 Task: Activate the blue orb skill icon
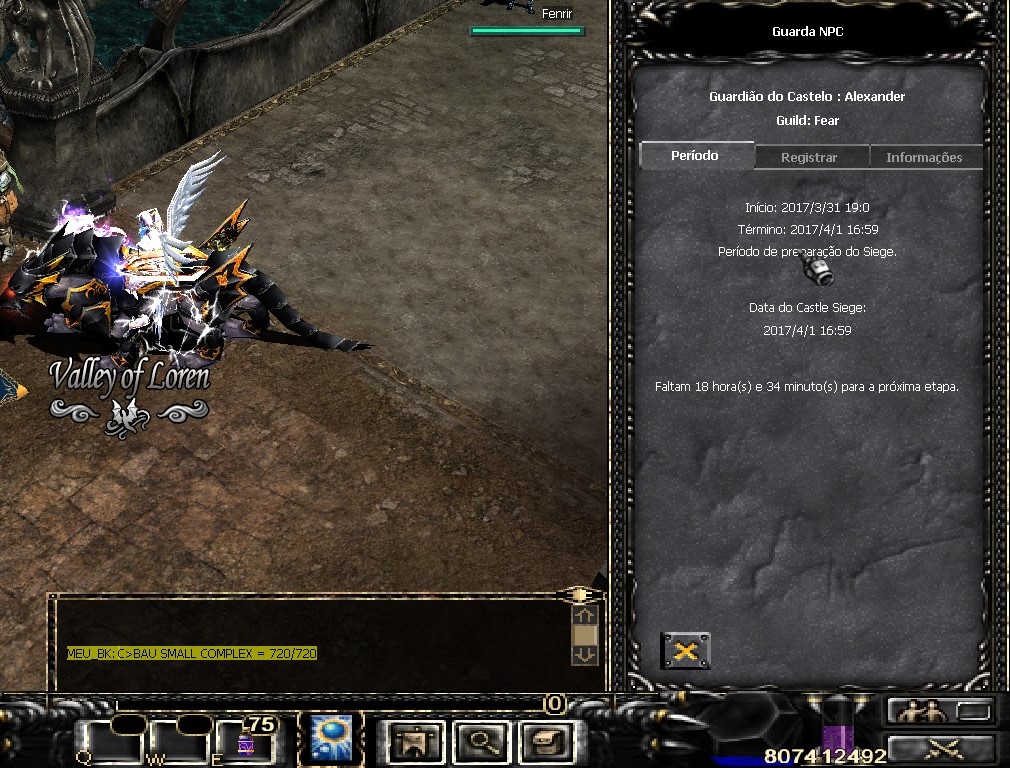(328, 739)
